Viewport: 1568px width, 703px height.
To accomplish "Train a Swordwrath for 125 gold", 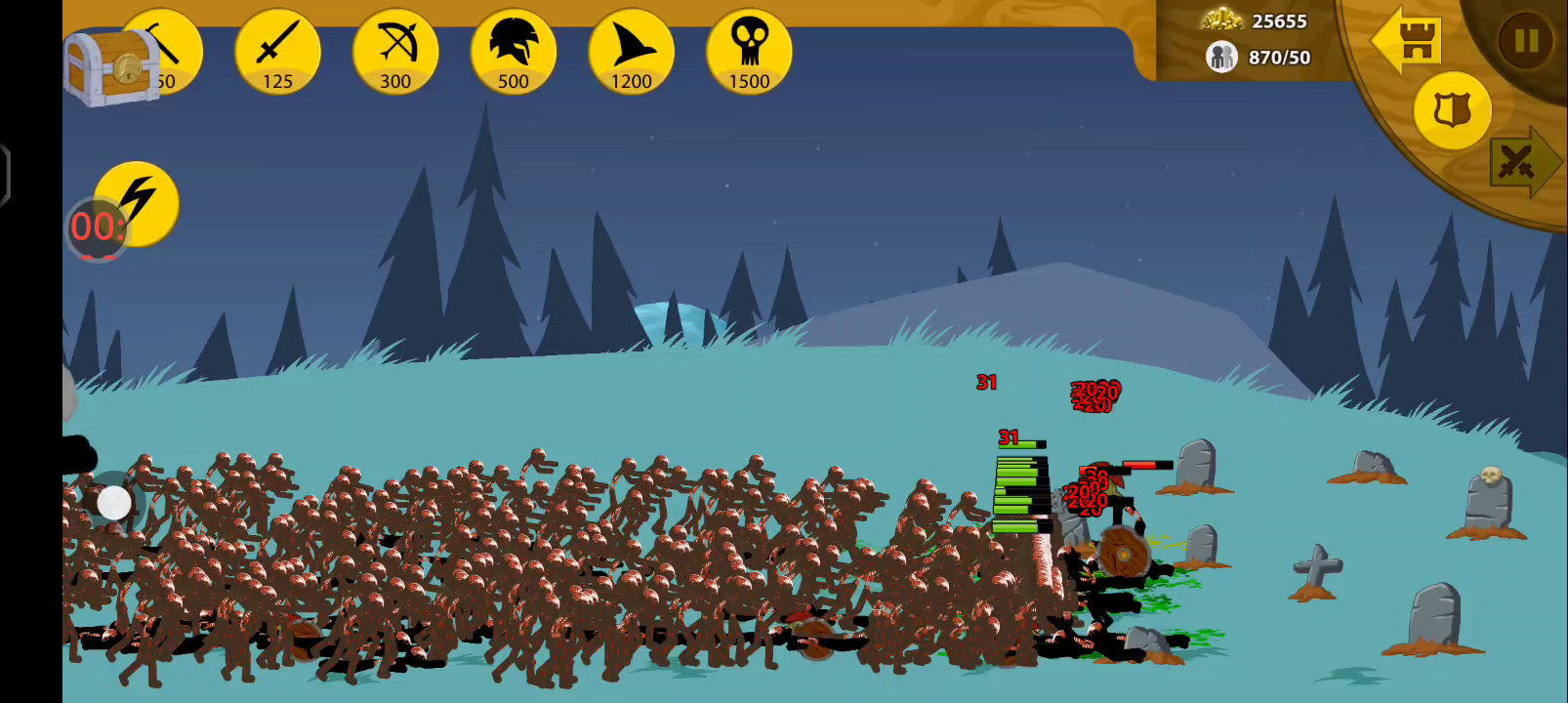I will [x=277, y=53].
